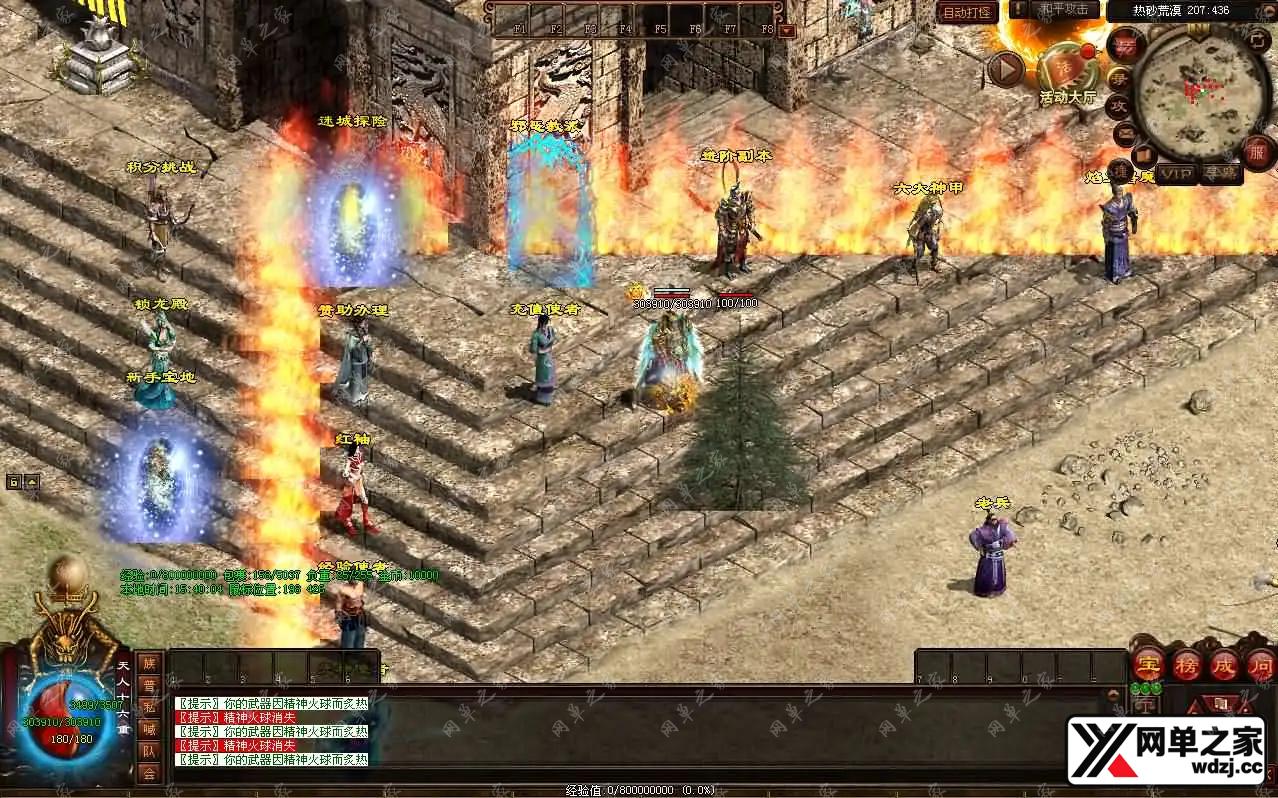Switch to the 队 team chat channel
The image size is (1278, 798).
coord(149,752)
